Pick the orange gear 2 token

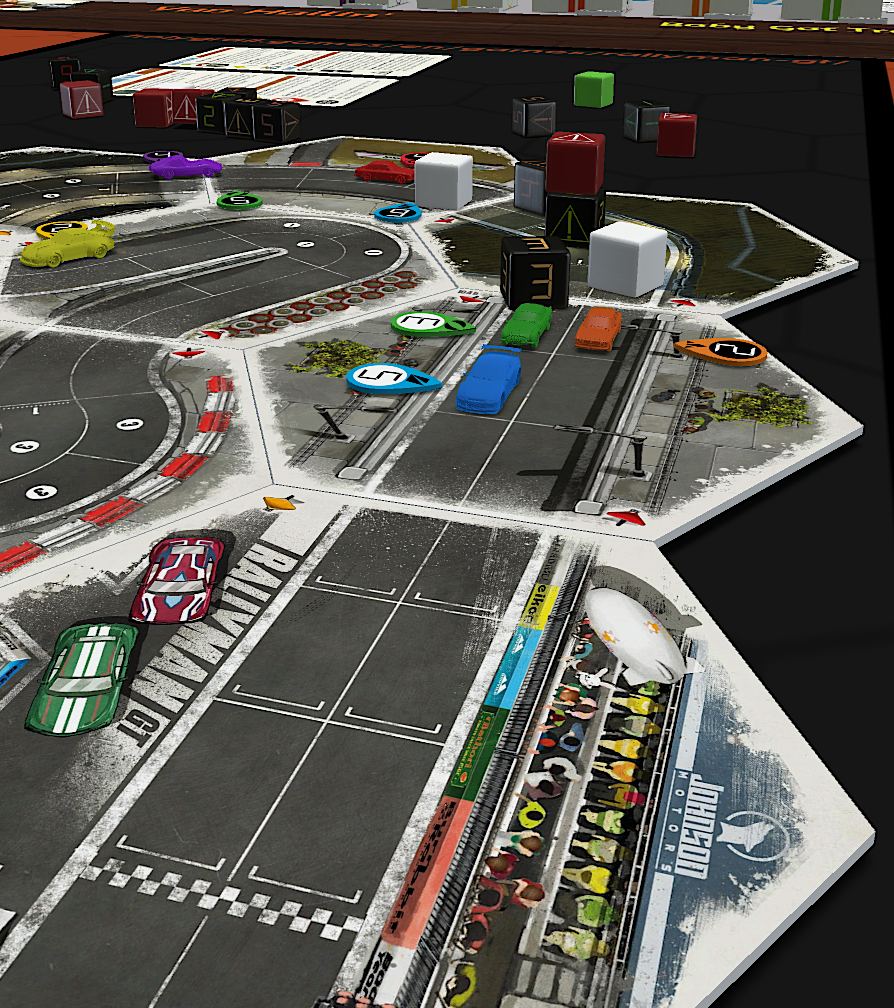tap(722, 350)
